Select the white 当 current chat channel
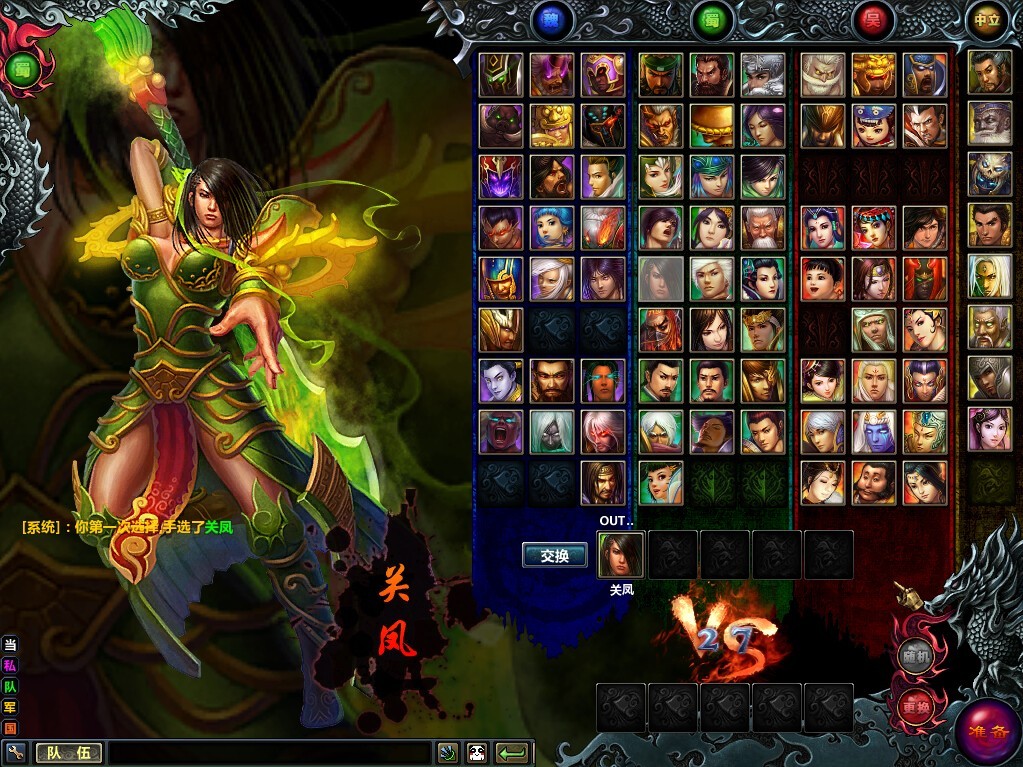The height and width of the screenshot is (767, 1023). [10, 644]
